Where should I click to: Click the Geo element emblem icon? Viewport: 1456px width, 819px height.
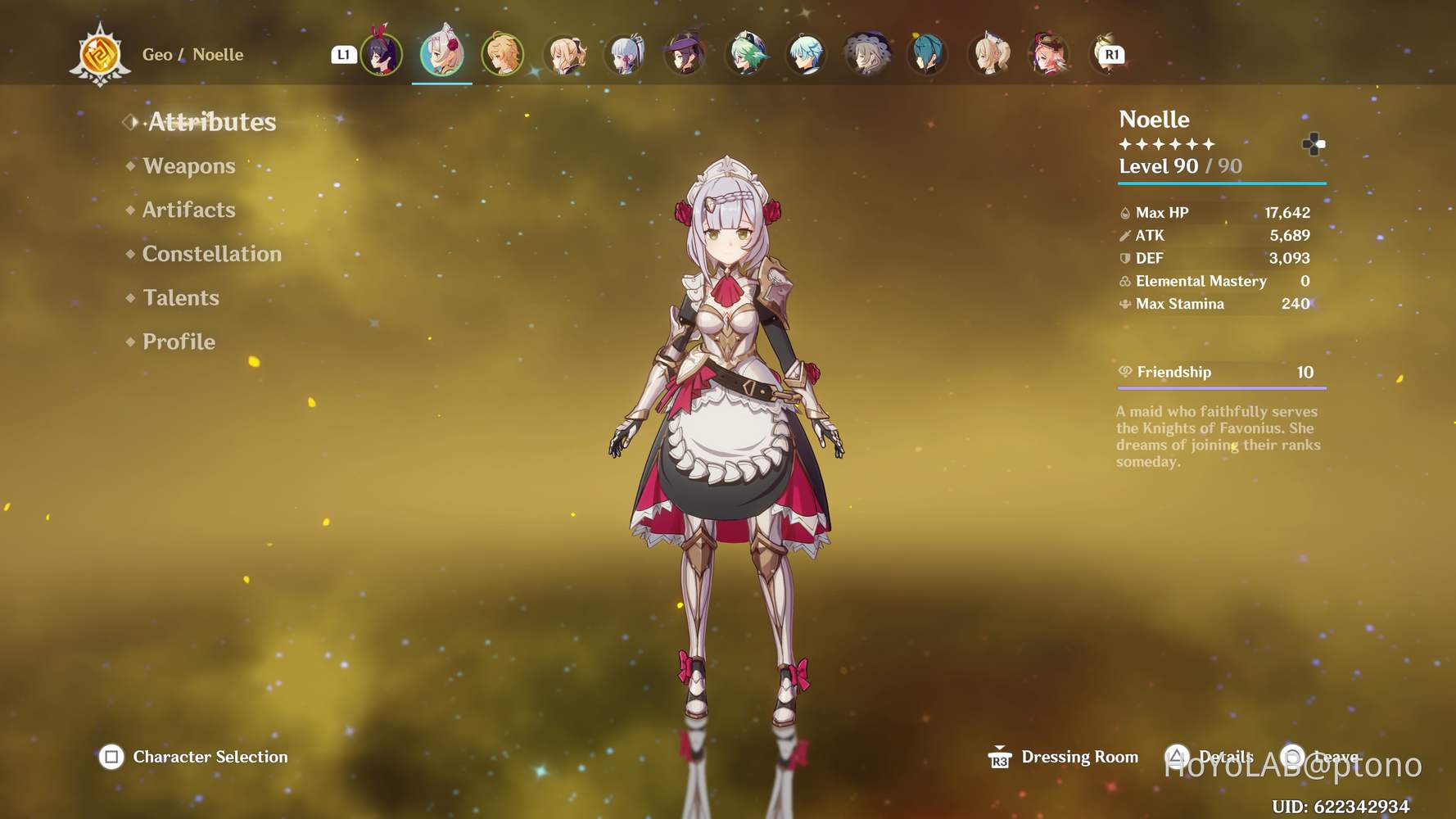point(99,54)
